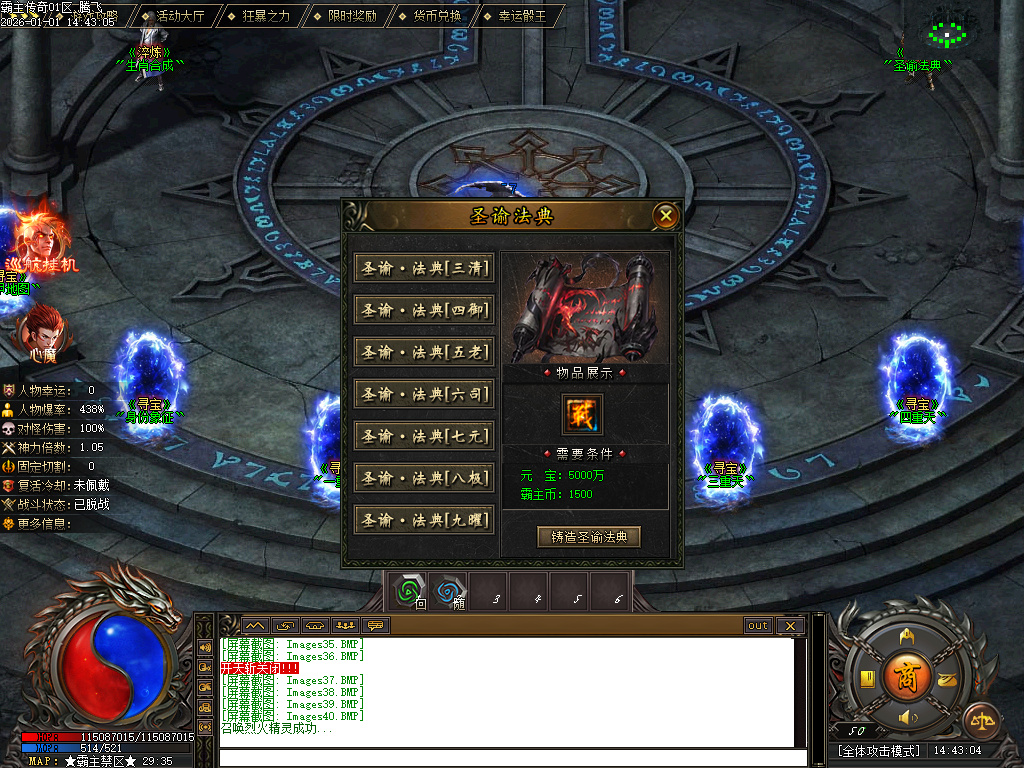Open the 狂暴之力 menu
This screenshot has width=1024, height=768.
click(264, 16)
